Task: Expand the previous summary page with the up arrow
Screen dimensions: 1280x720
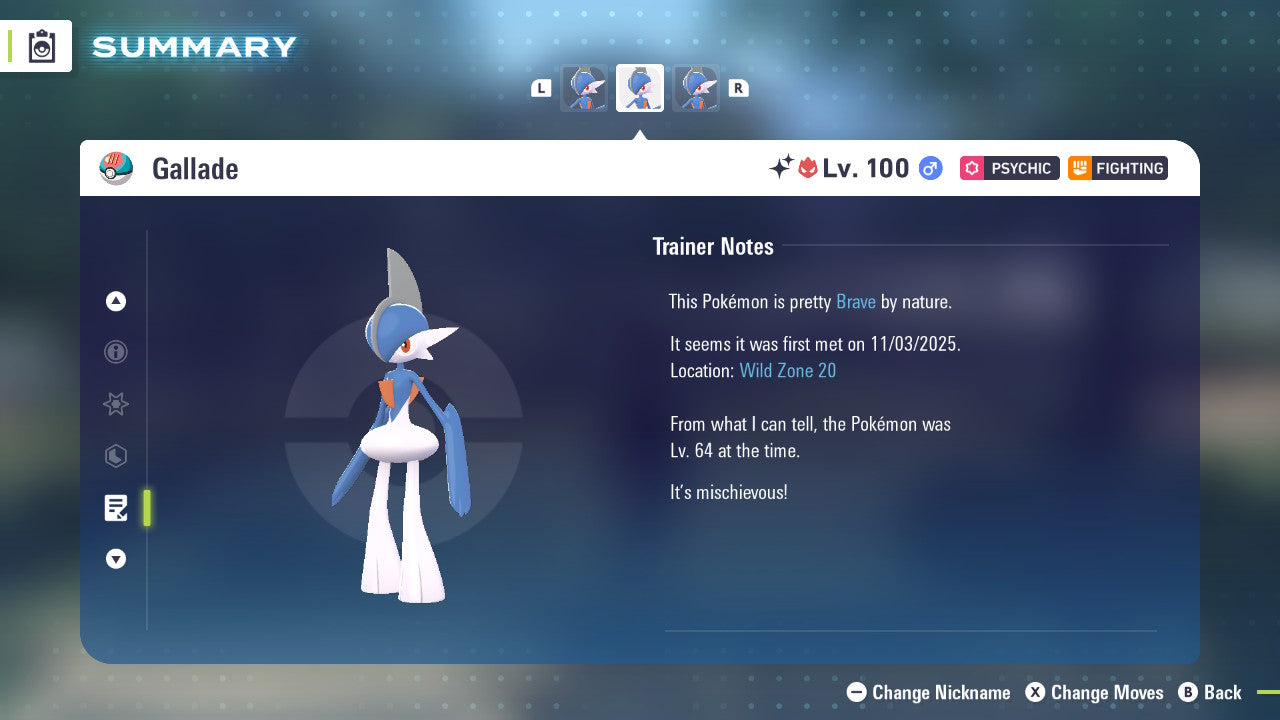Action: (x=115, y=301)
